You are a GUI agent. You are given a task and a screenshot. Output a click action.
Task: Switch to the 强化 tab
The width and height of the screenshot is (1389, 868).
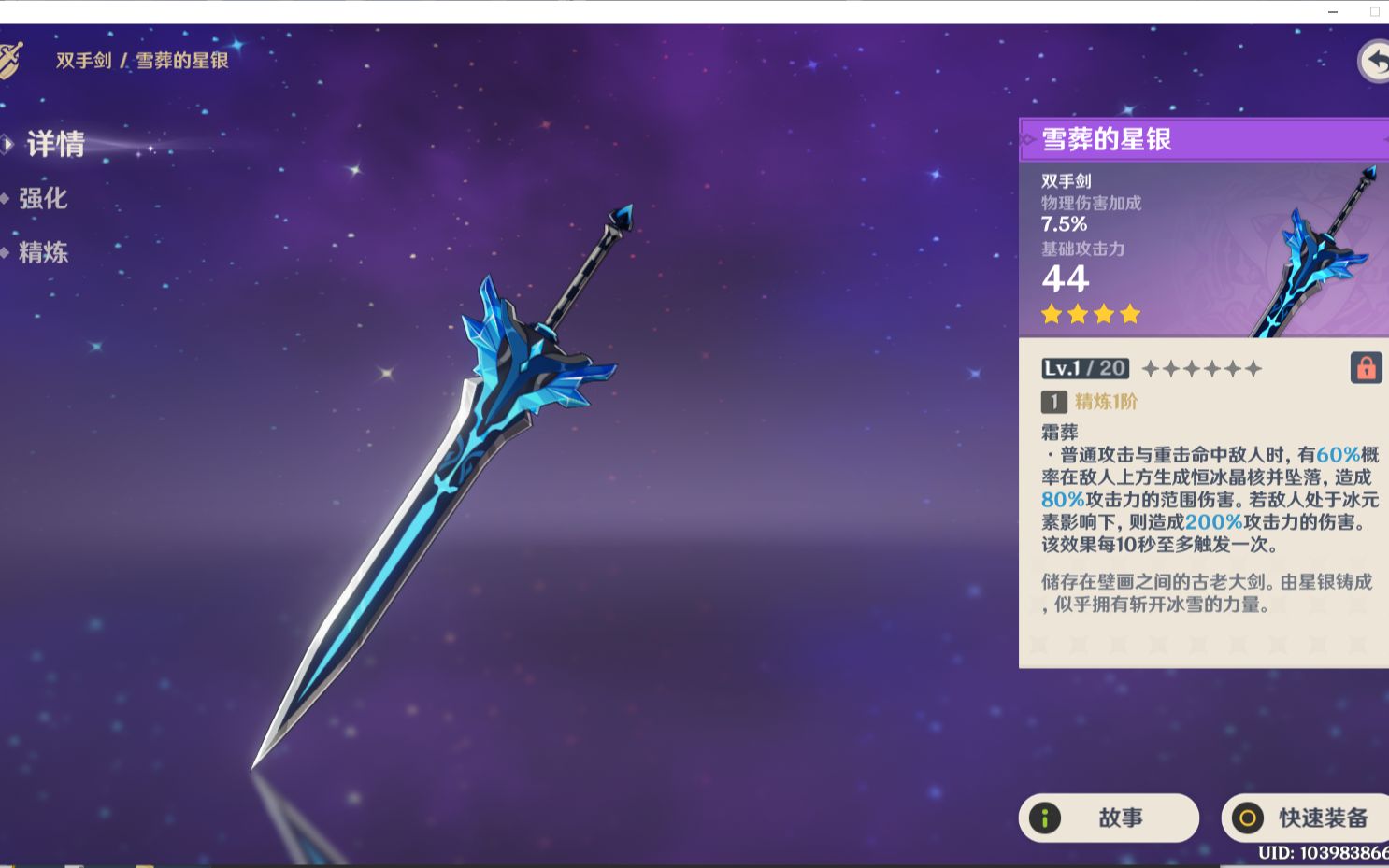point(45,200)
